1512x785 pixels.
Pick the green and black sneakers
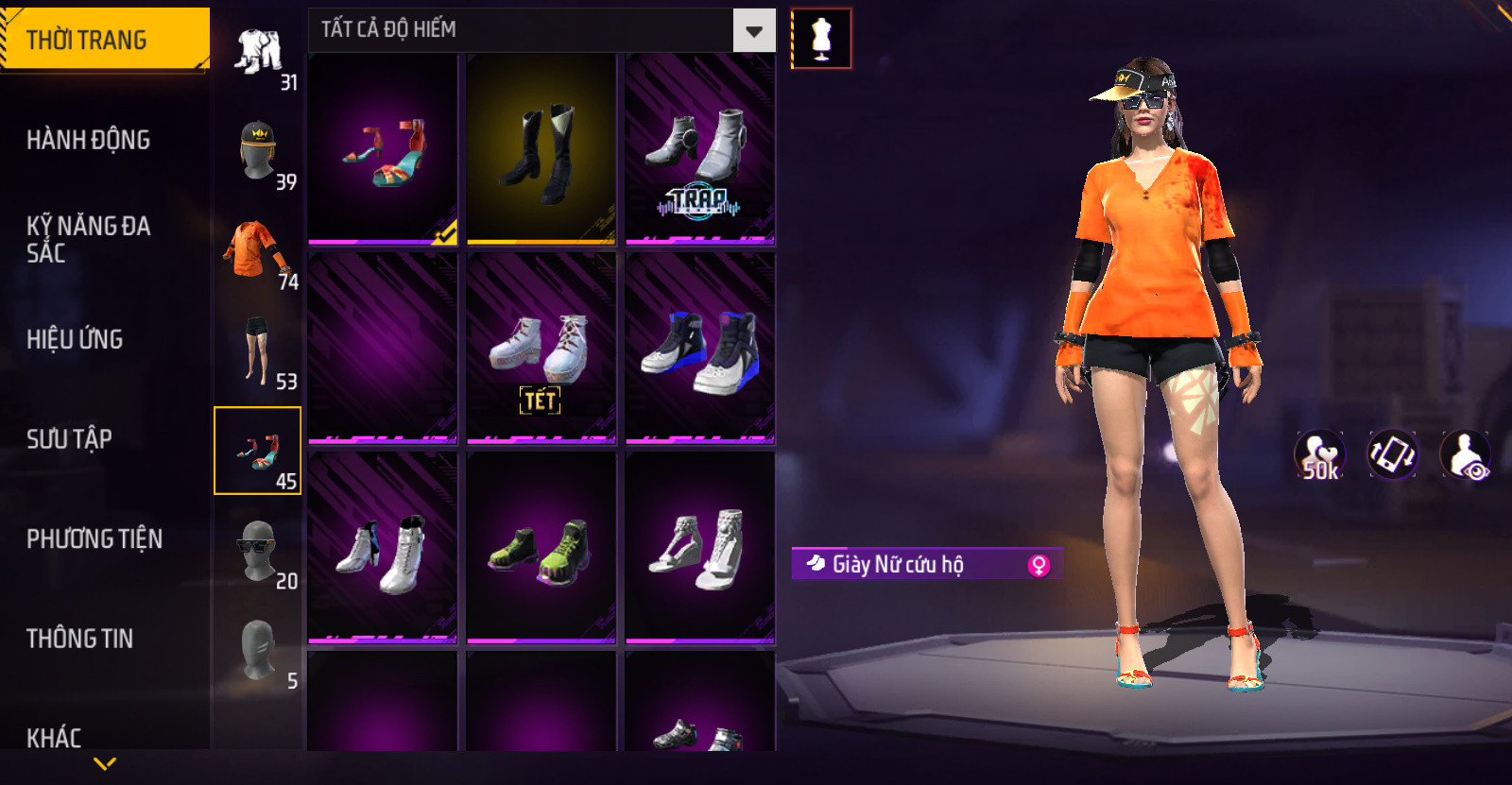point(541,548)
